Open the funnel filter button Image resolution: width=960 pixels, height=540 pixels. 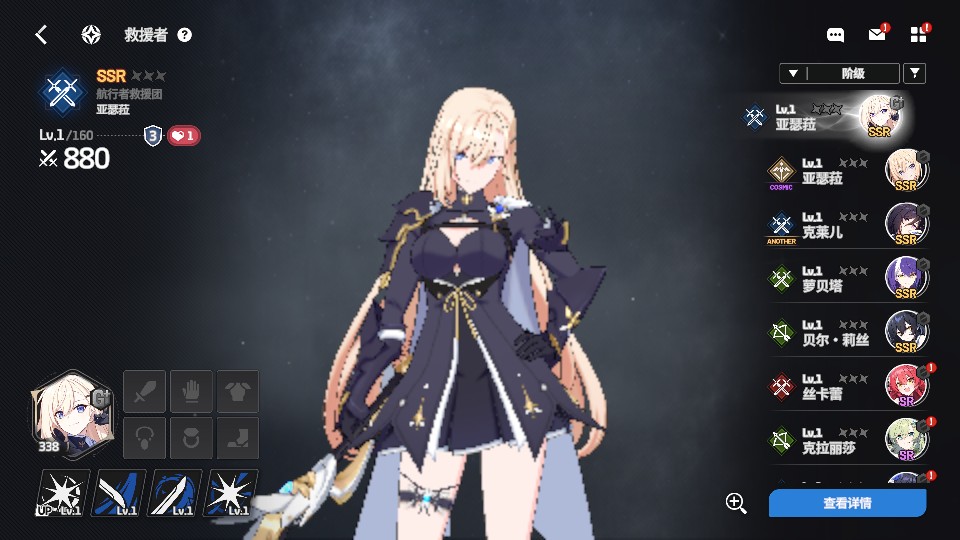pyautogui.click(x=914, y=73)
